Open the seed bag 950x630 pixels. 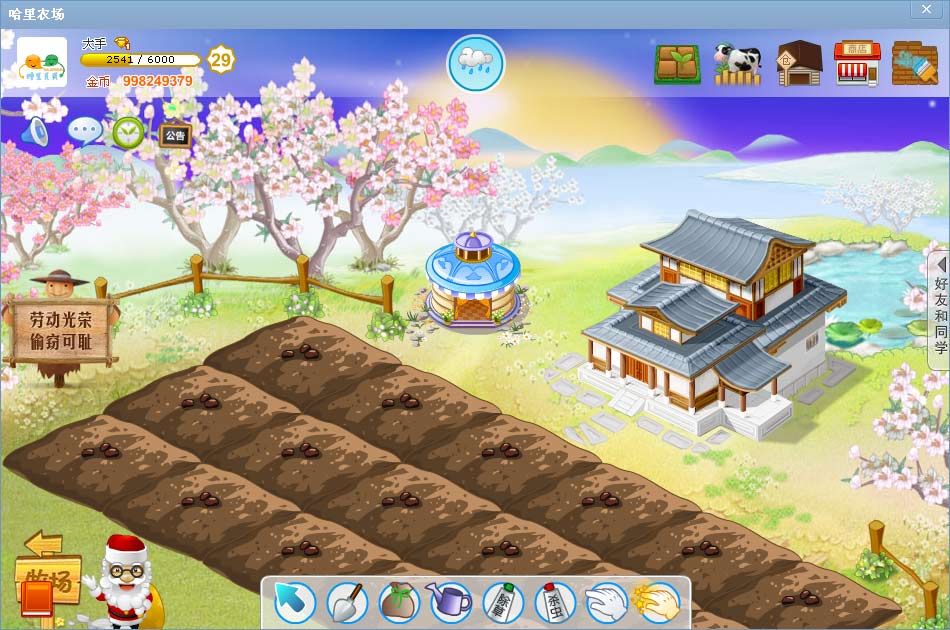(399, 602)
